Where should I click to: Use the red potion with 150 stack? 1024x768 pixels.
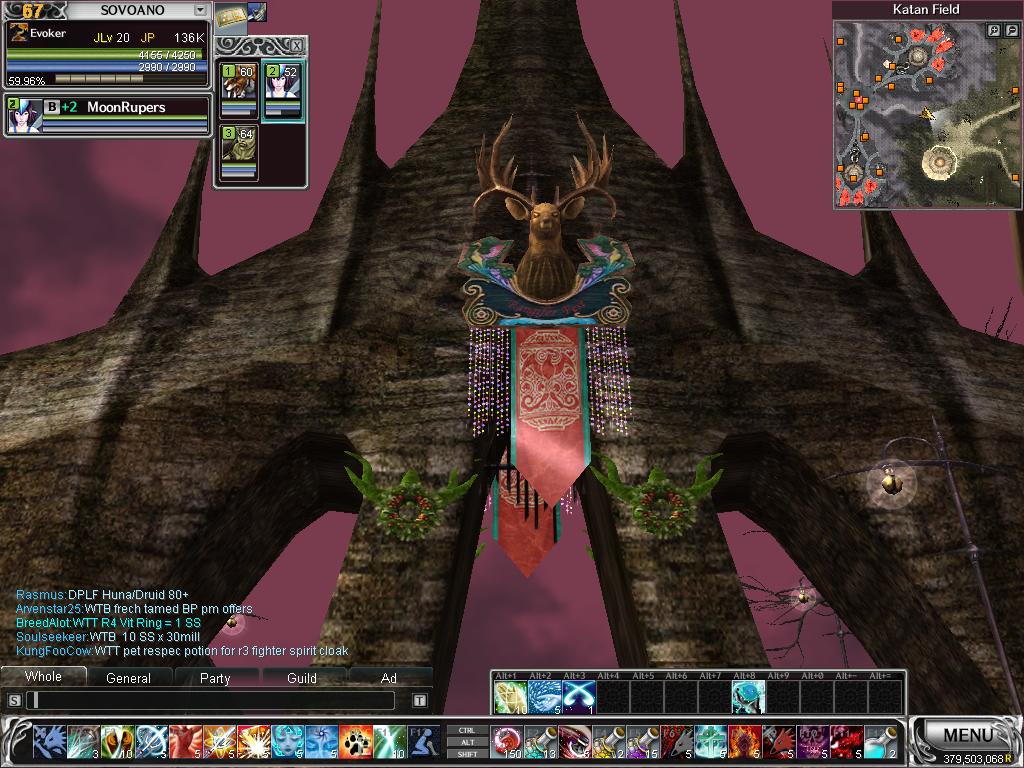coord(506,741)
